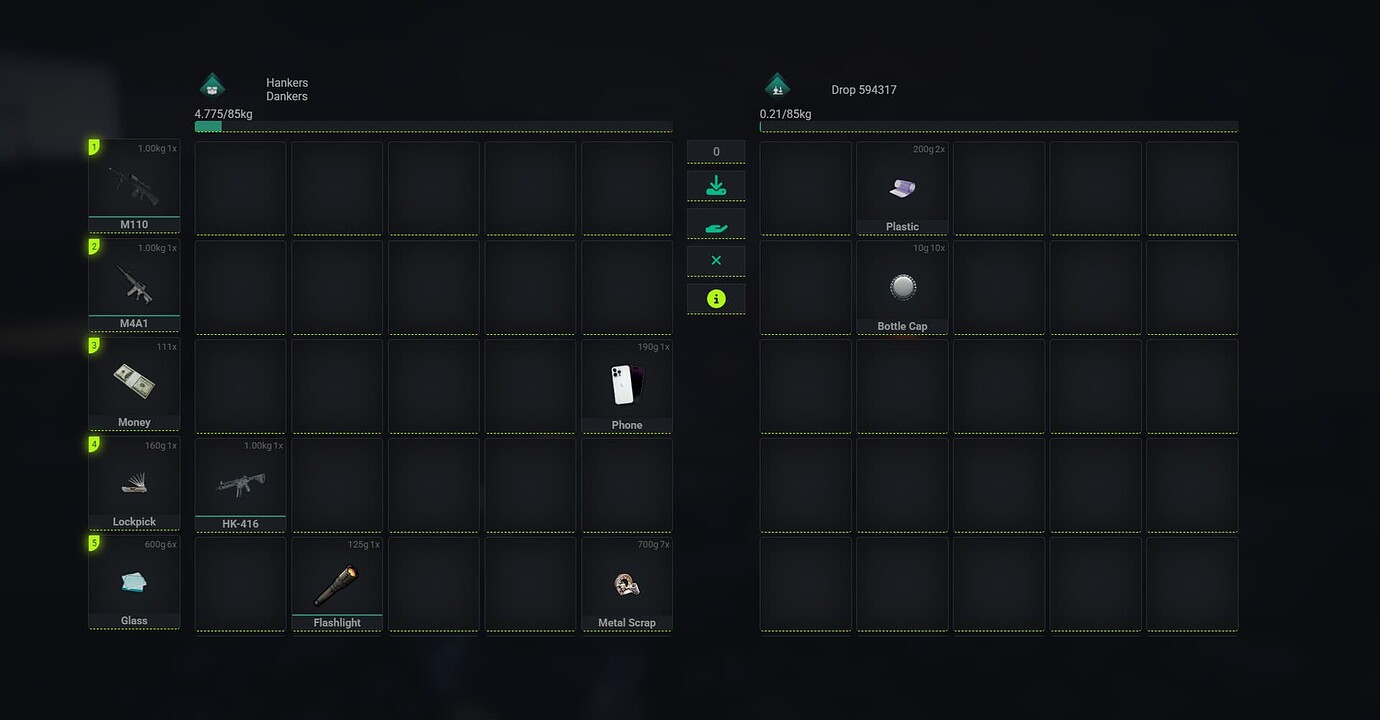Click the 4.775/85kg weight progress bar
Image resolution: width=1380 pixels, height=720 pixels.
tap(432, 127)
